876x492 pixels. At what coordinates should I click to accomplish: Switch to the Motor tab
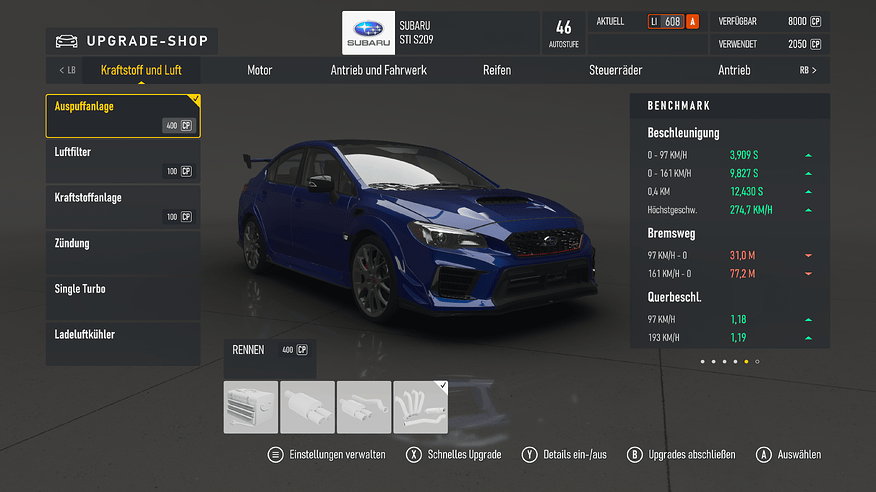click(260, 71)
